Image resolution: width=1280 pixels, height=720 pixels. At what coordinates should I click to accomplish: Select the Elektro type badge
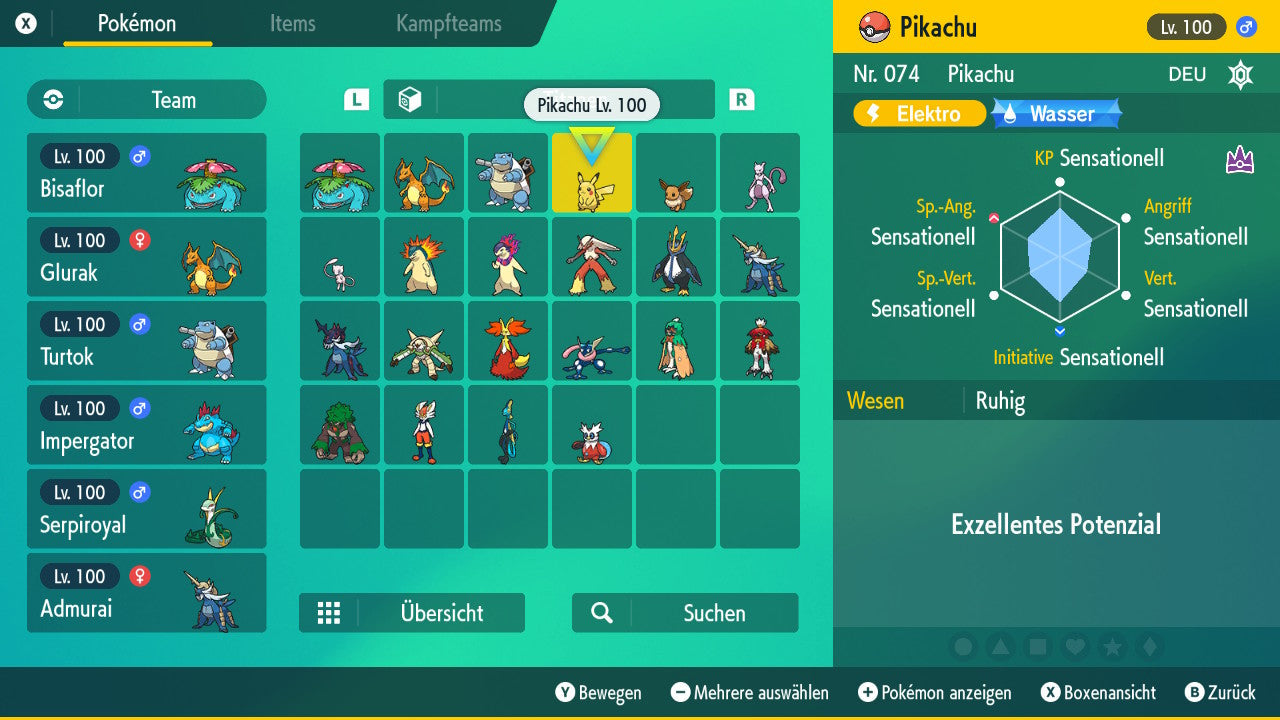[918, 114]
